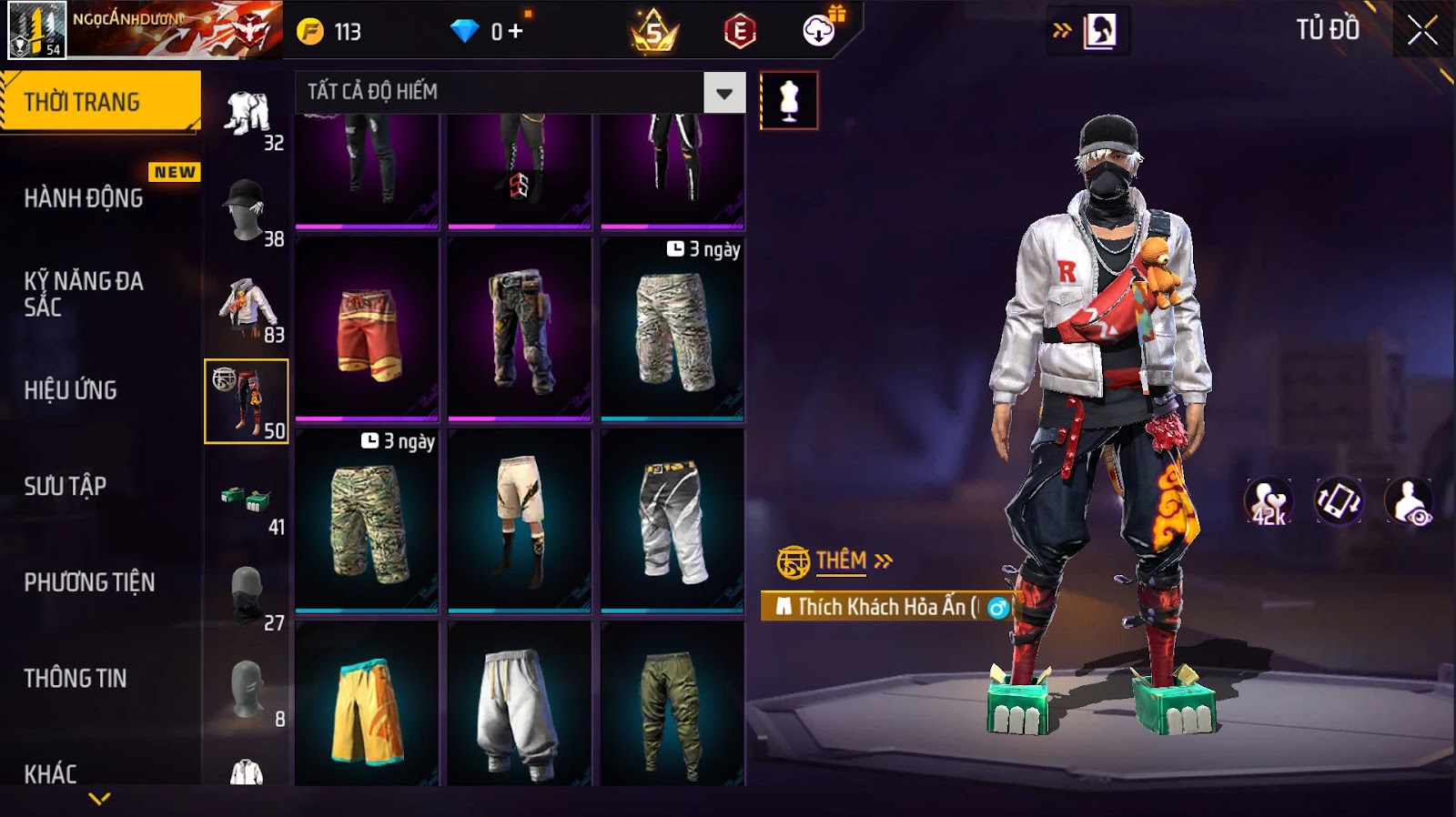The width and height of the screenshot is (1456, 817).
Task: Click the Thêm link for more details
Action: click(x=841, y=560)
